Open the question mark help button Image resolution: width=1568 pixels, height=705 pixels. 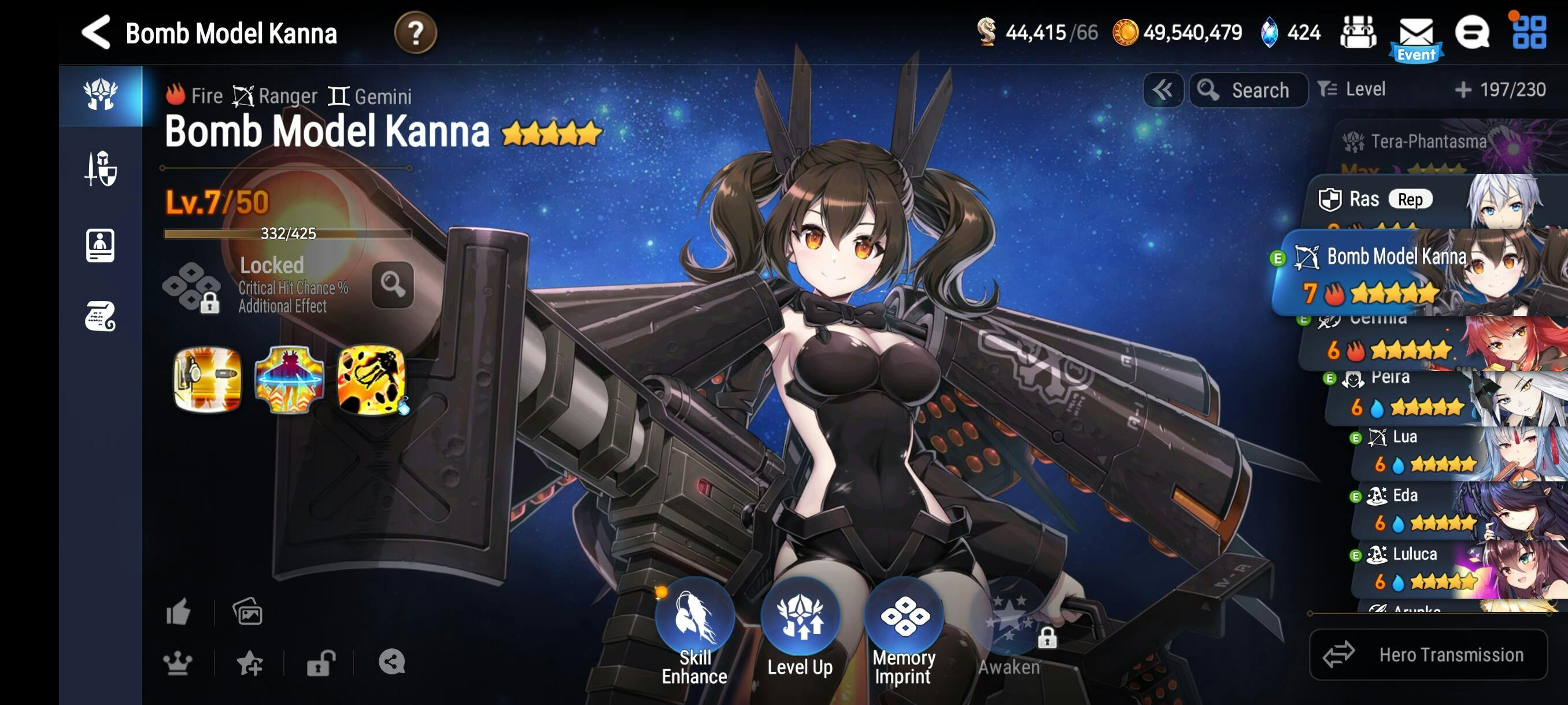(x=415, y=33)
